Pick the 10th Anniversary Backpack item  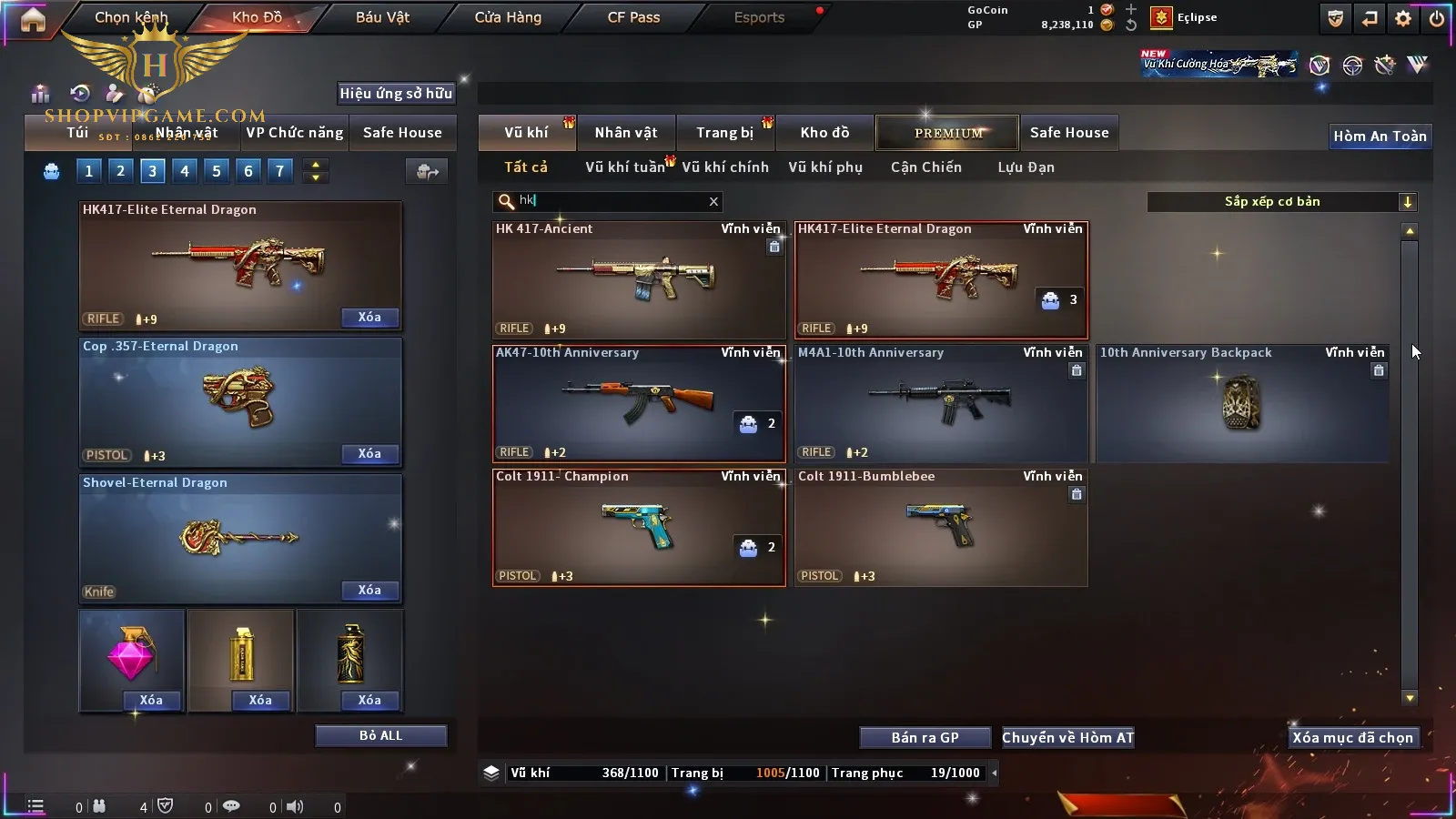pyautogui.click(x=1242, y=404)
